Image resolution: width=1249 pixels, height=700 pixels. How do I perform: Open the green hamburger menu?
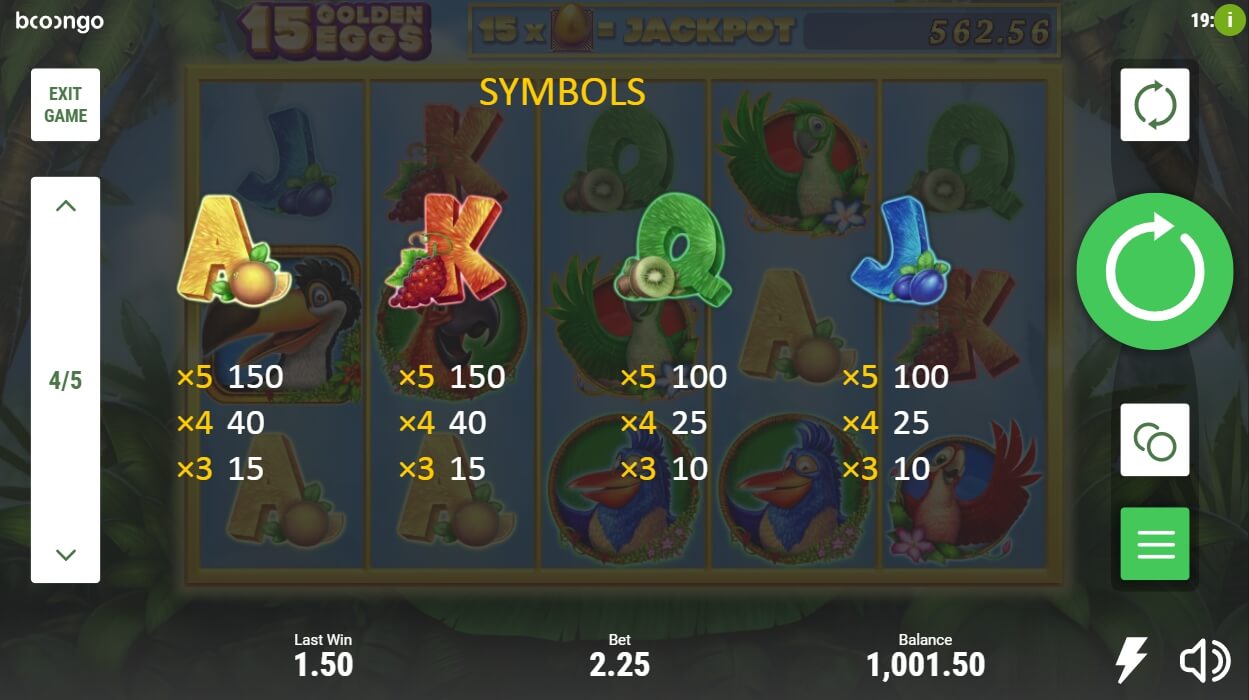coord(1154,544)
